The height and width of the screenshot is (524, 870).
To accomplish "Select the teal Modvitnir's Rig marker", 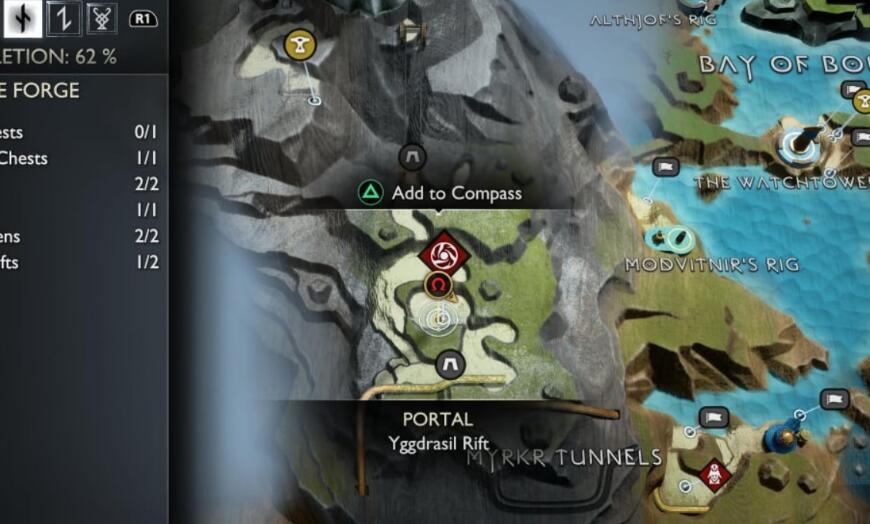I will click(671, 238).
